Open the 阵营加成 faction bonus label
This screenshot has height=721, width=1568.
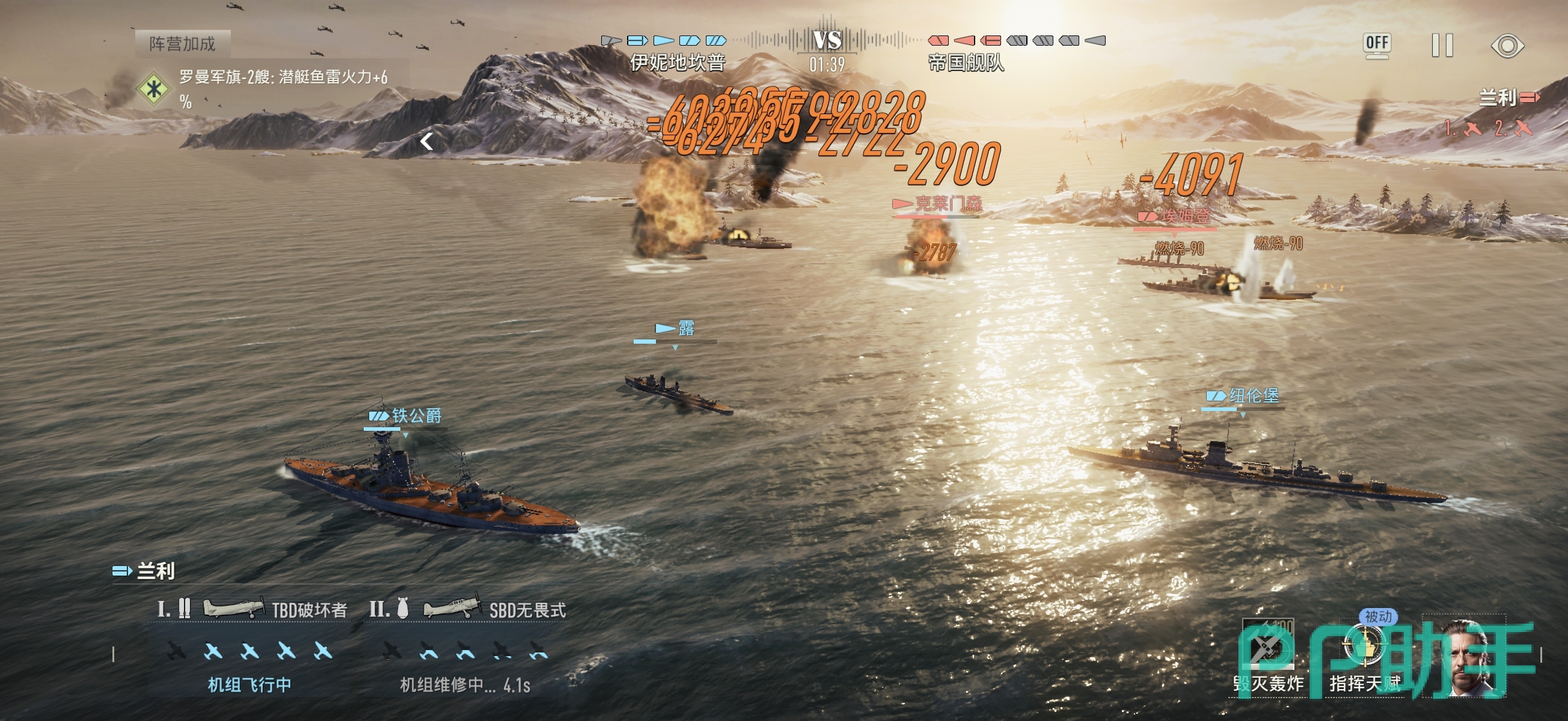pyautogui.click(x=183, y=44)
